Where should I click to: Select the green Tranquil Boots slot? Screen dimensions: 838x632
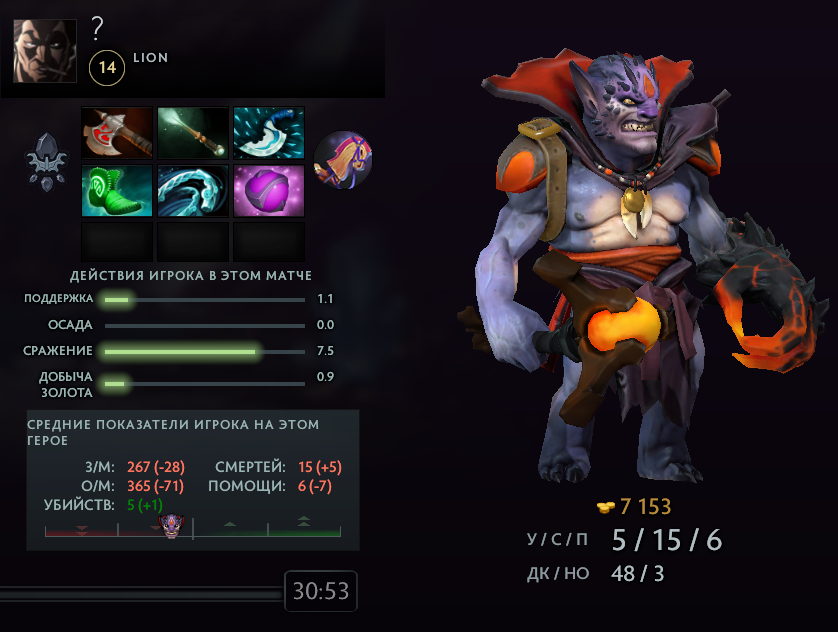click(117, 190)
